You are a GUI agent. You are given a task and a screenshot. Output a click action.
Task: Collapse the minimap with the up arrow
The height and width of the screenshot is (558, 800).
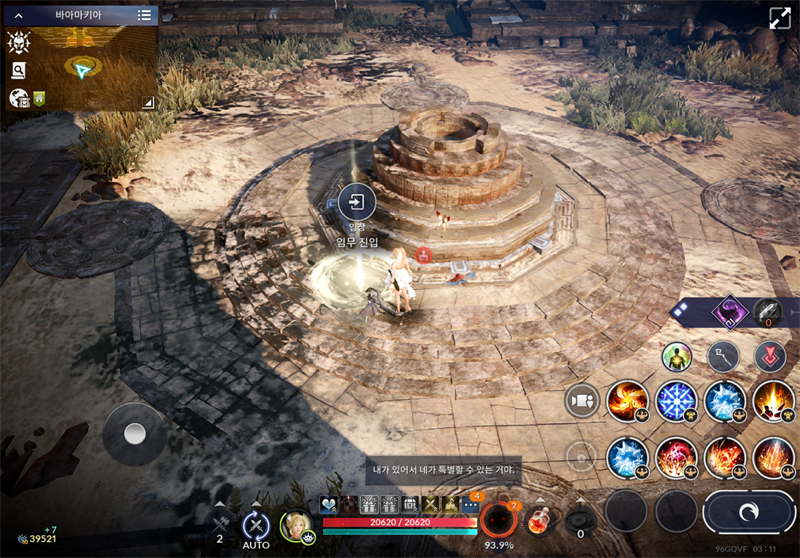point(17,15)
